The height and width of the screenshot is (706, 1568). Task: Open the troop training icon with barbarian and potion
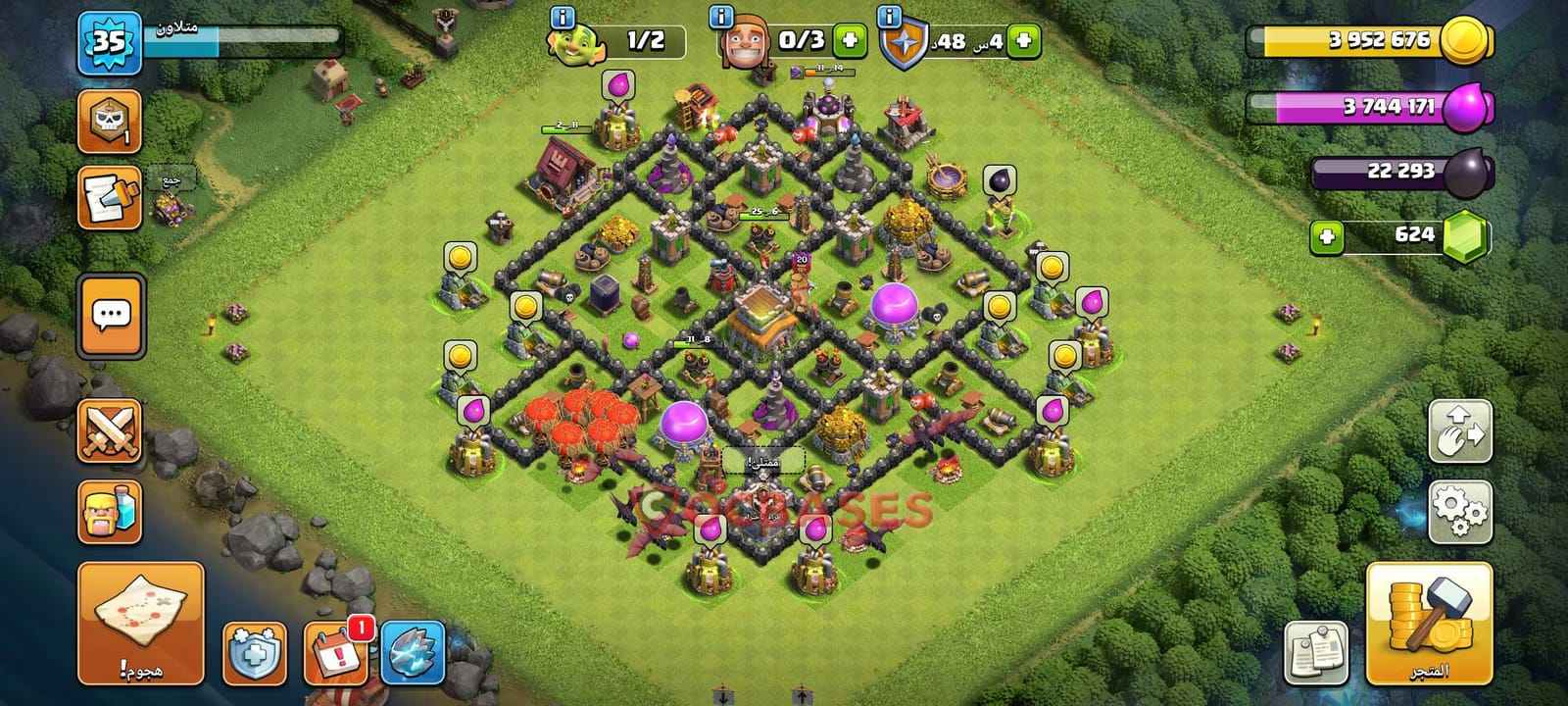[110, 510]
